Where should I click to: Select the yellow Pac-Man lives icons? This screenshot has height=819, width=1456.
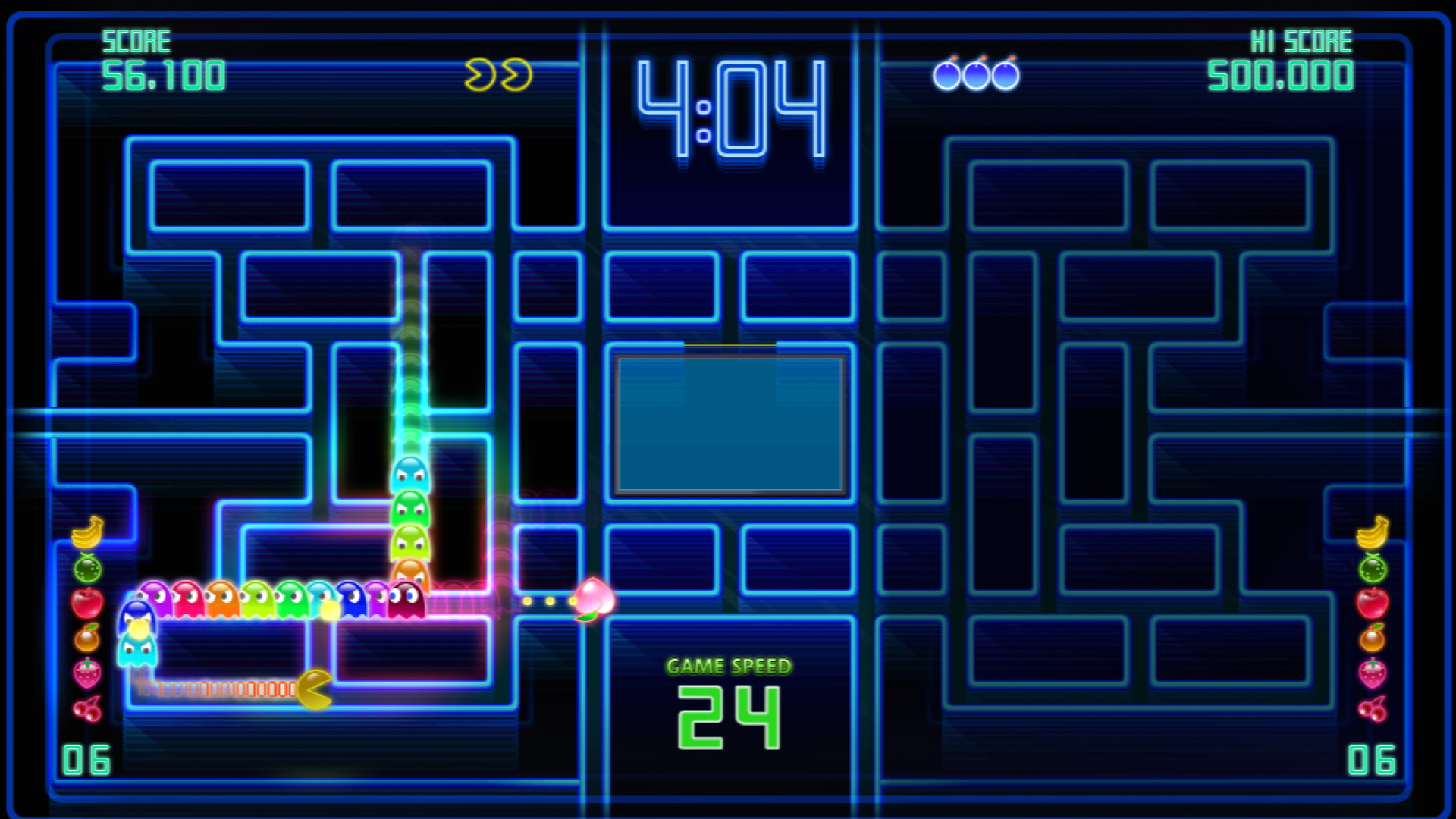498,75
